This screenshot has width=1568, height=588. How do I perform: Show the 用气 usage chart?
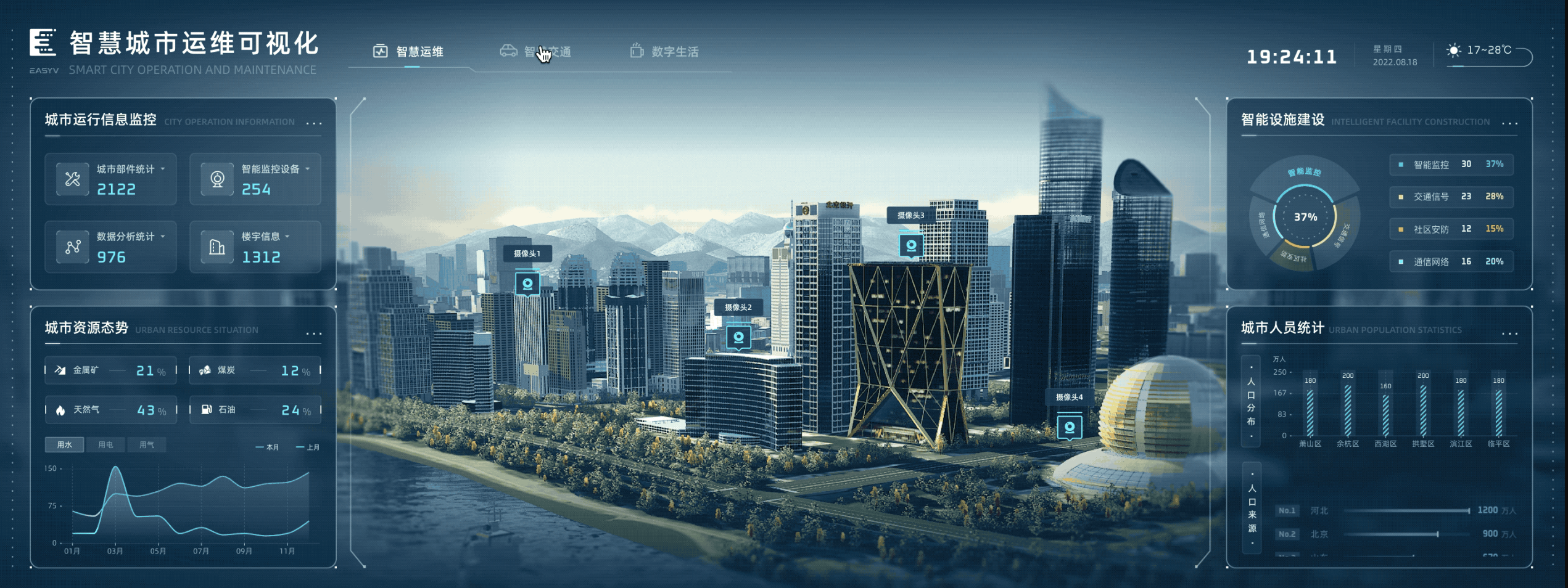146,444
